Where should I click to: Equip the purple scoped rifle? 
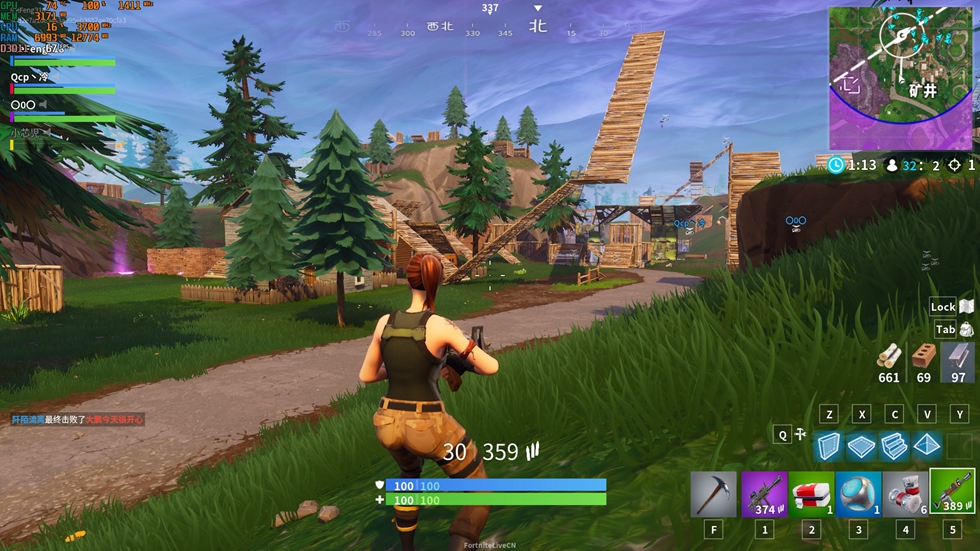point(764,494)
